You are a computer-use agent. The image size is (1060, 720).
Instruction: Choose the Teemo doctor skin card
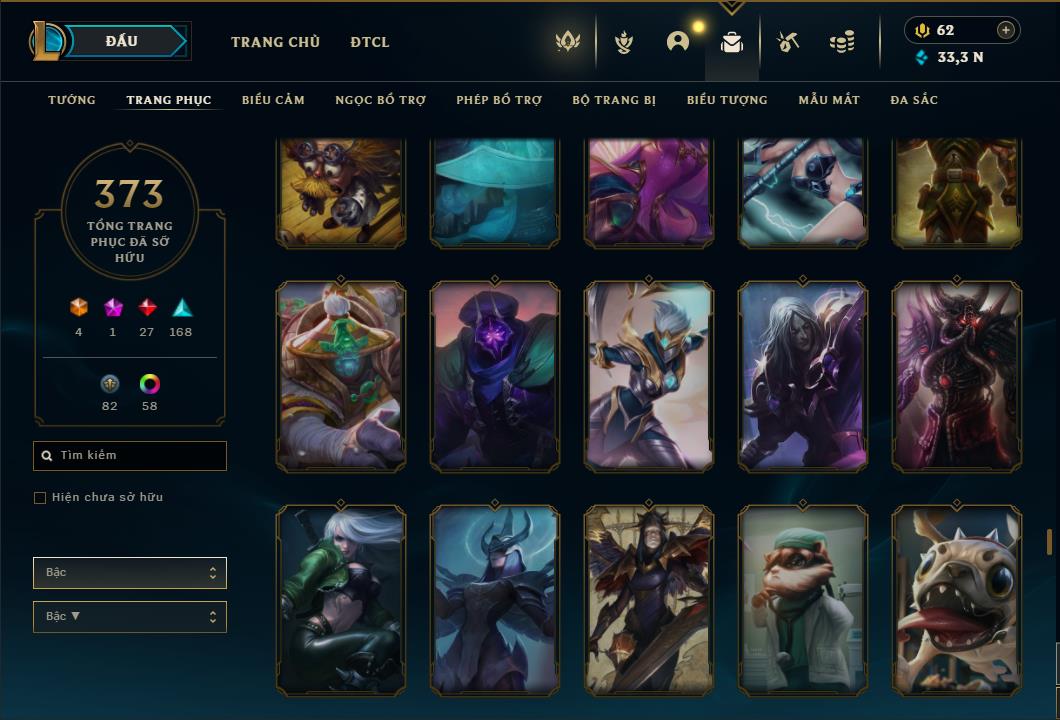click(803, 599)
